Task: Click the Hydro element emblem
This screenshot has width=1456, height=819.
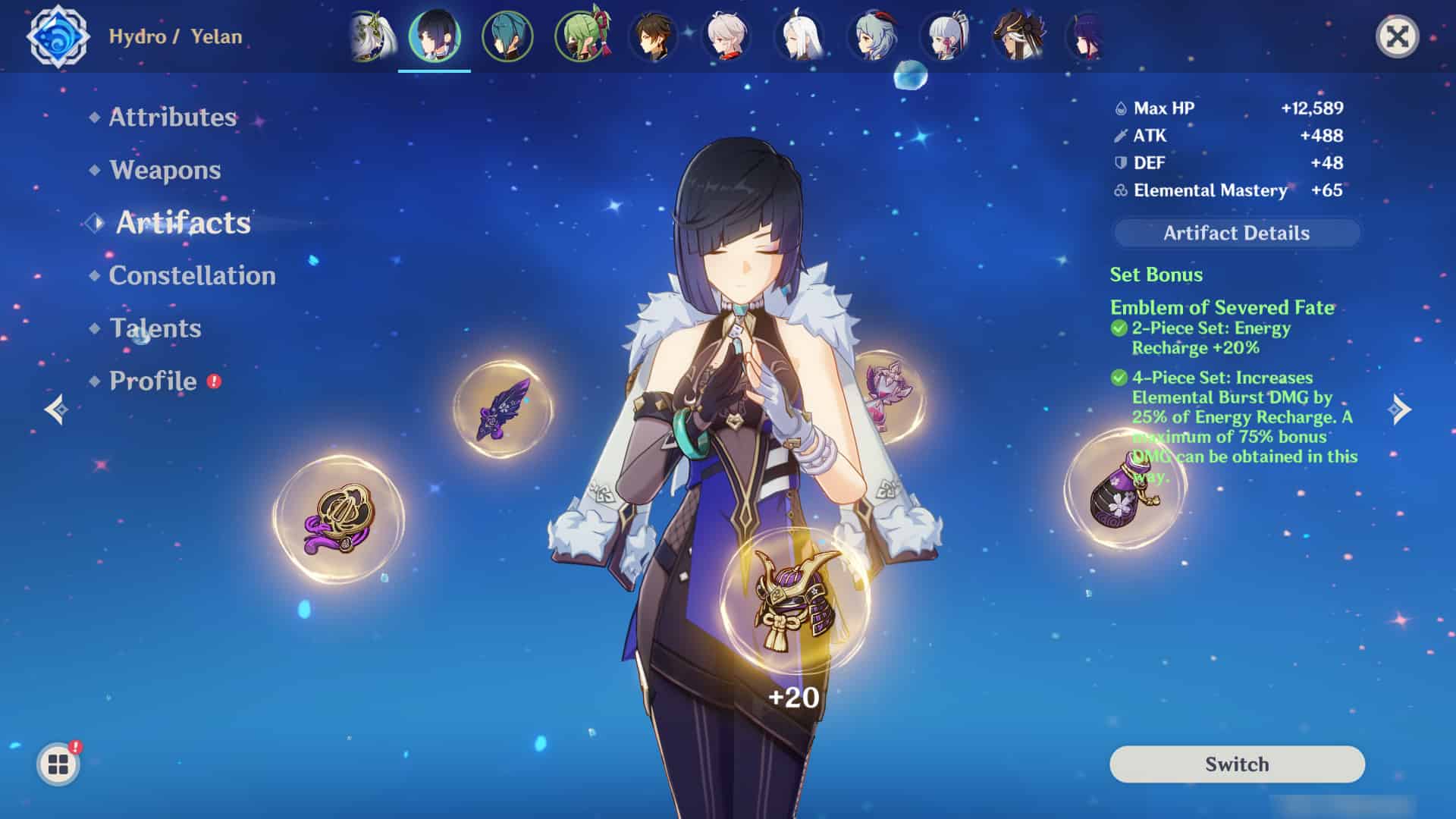Action: point(58,36)
